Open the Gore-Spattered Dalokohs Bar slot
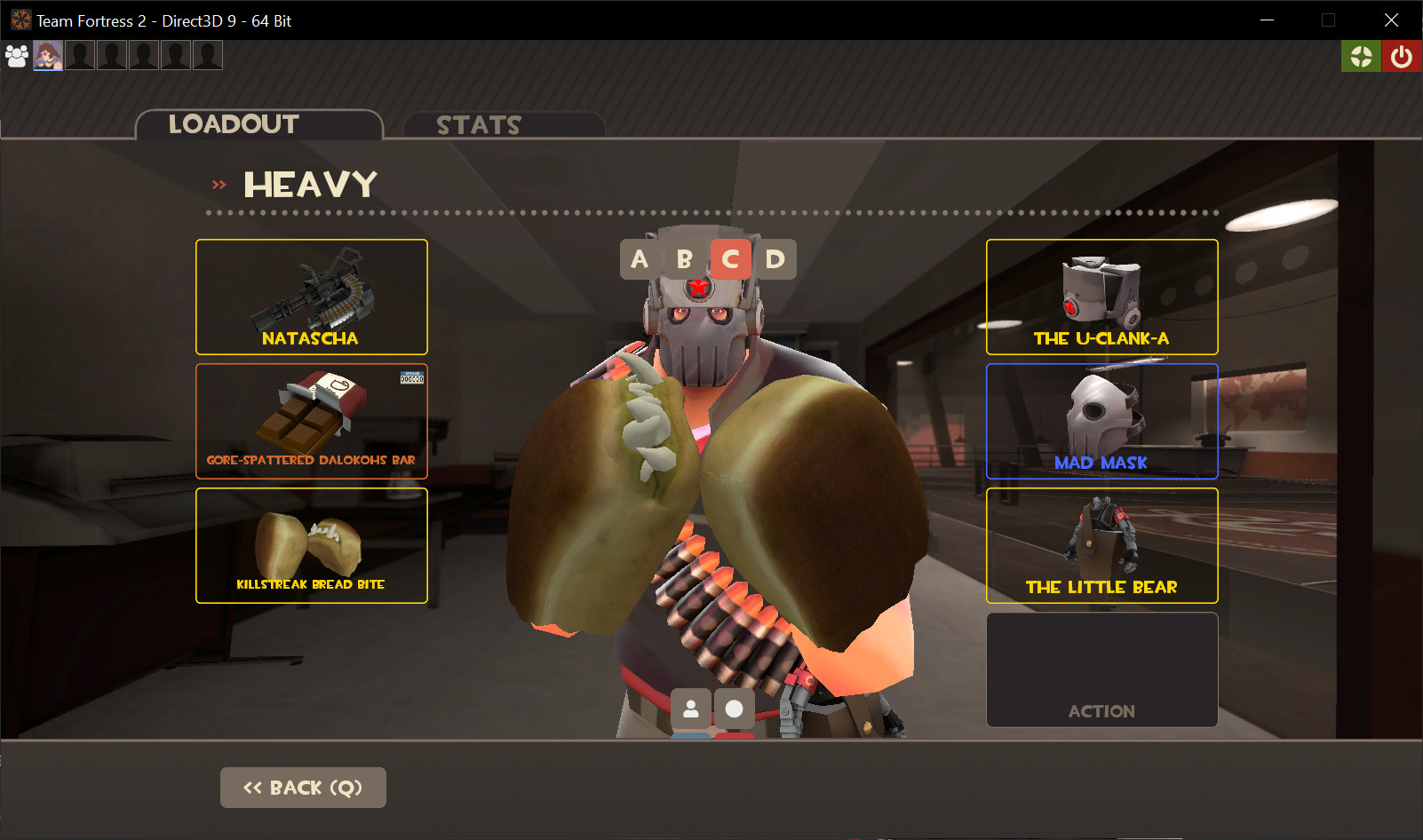The width and height of the screenshot is (1423, 840). coord(311,421)
